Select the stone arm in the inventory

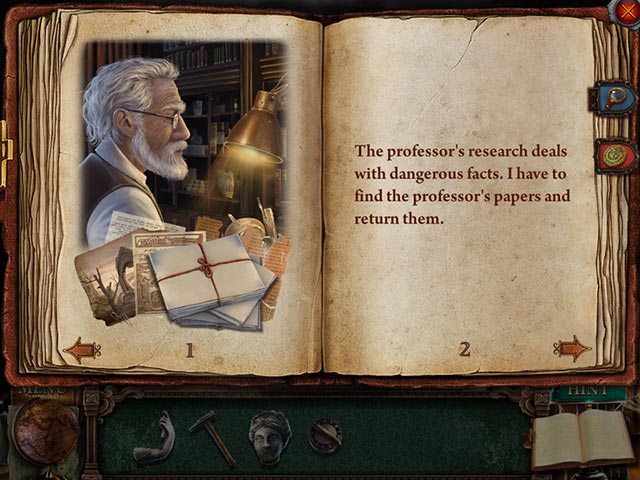click(156, 438)
